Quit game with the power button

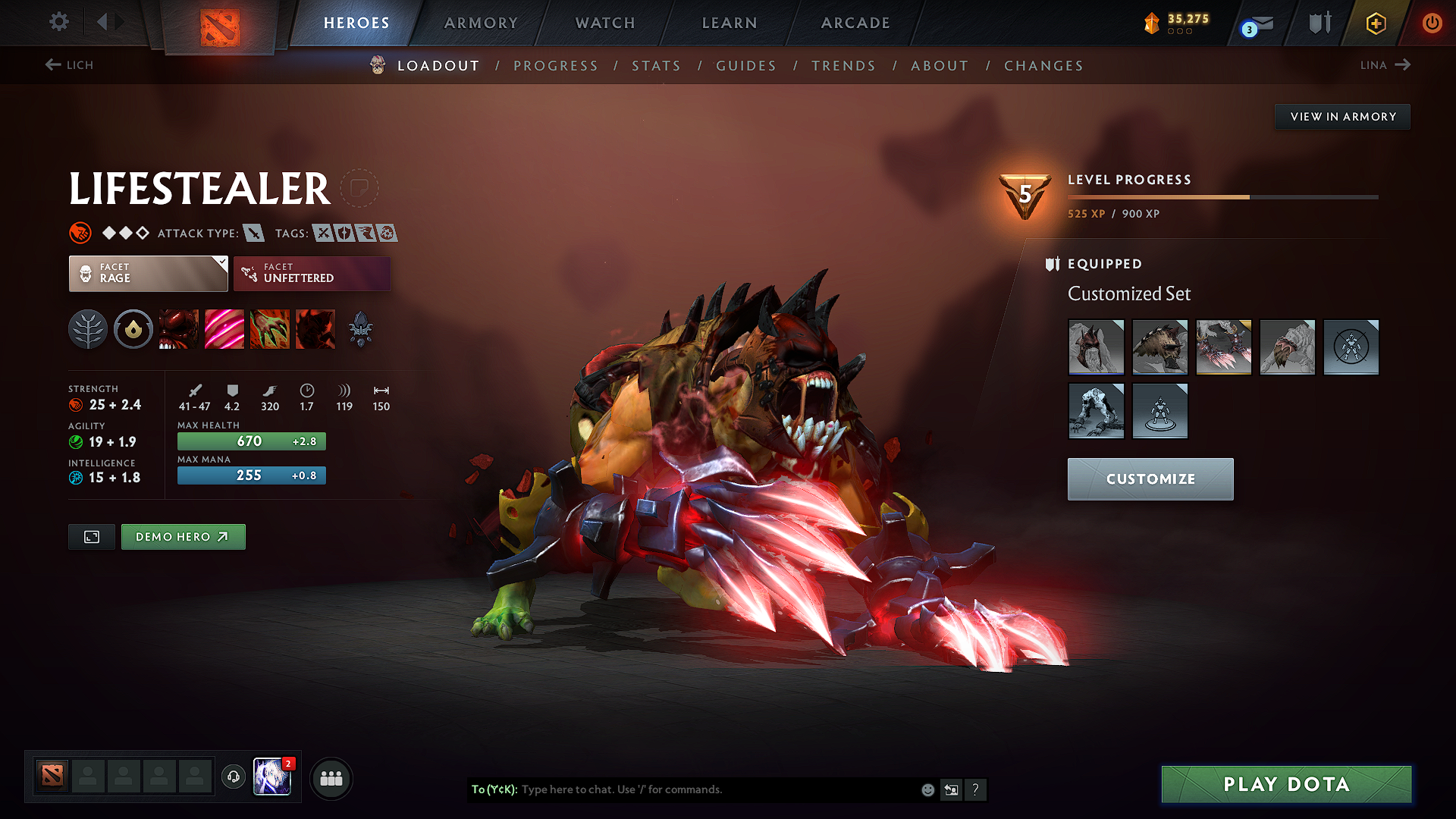pyautogui.click(x=1432, y=23)
